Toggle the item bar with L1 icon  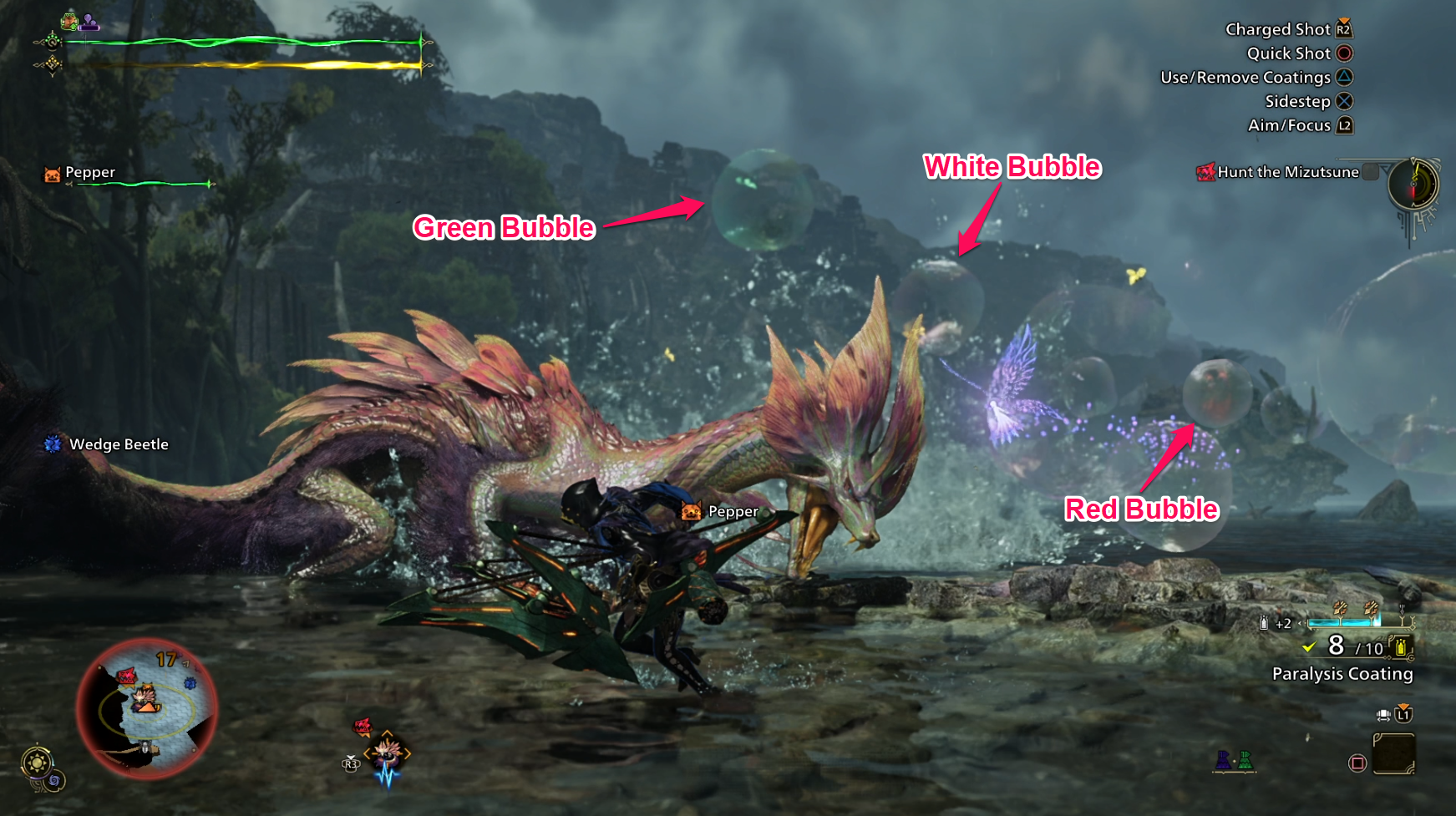(x=1403, y=716)
